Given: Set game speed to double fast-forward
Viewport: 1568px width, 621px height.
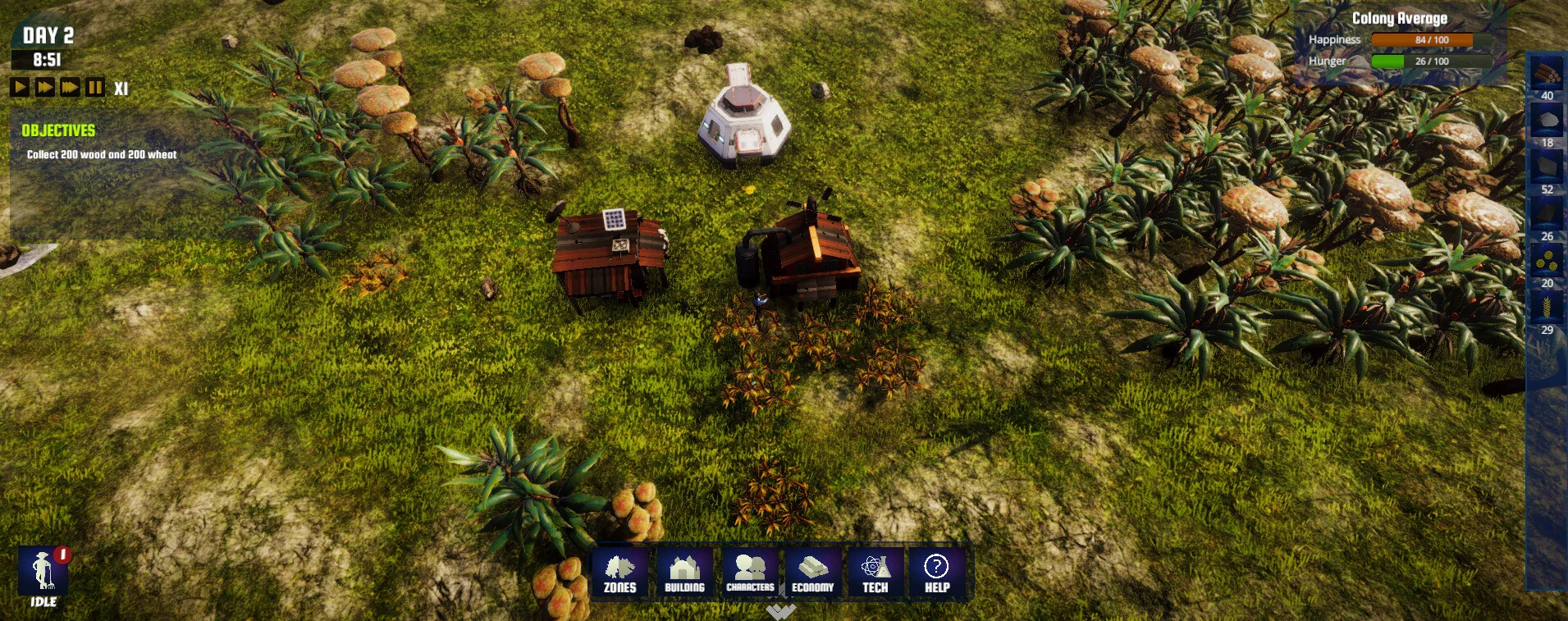Looking at the screenshot, I should pyautogui.click(x=45, y=87).
